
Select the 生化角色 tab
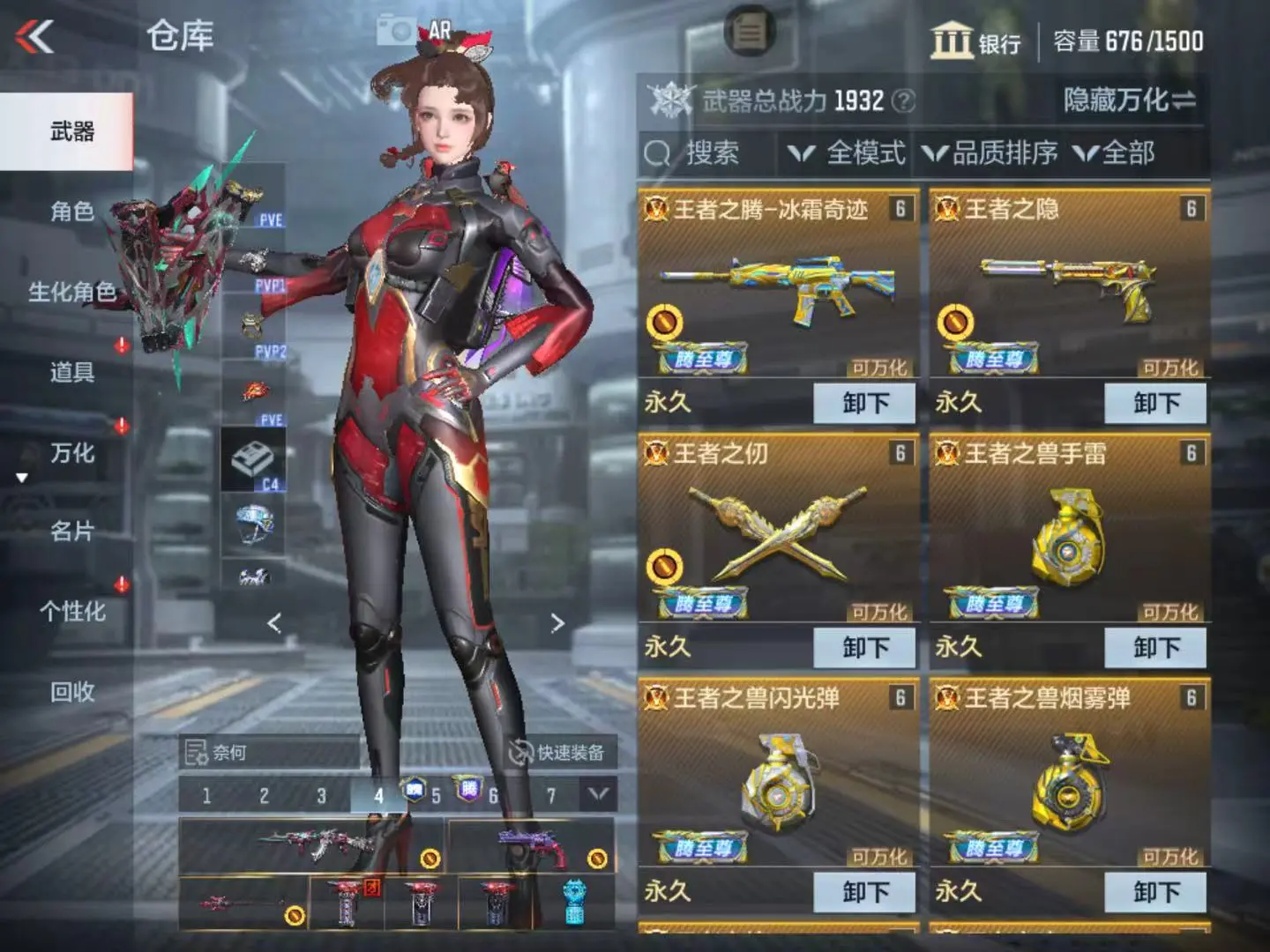tap(71, 292)
